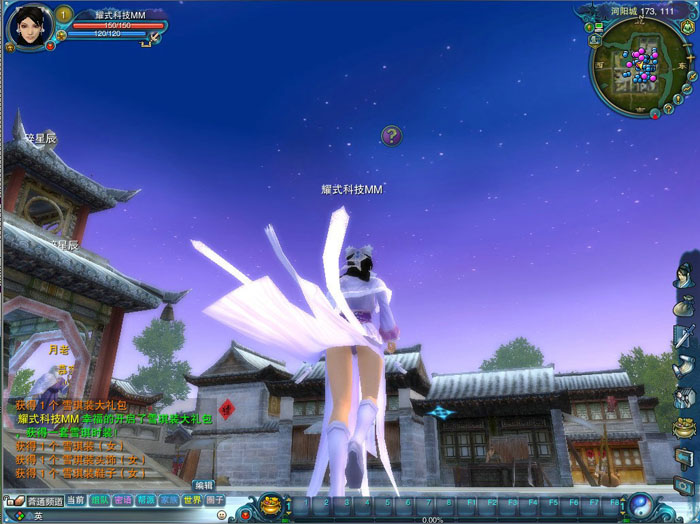
Task: Switch to the 圈子 circle chat tab
Action: [215, 500]
